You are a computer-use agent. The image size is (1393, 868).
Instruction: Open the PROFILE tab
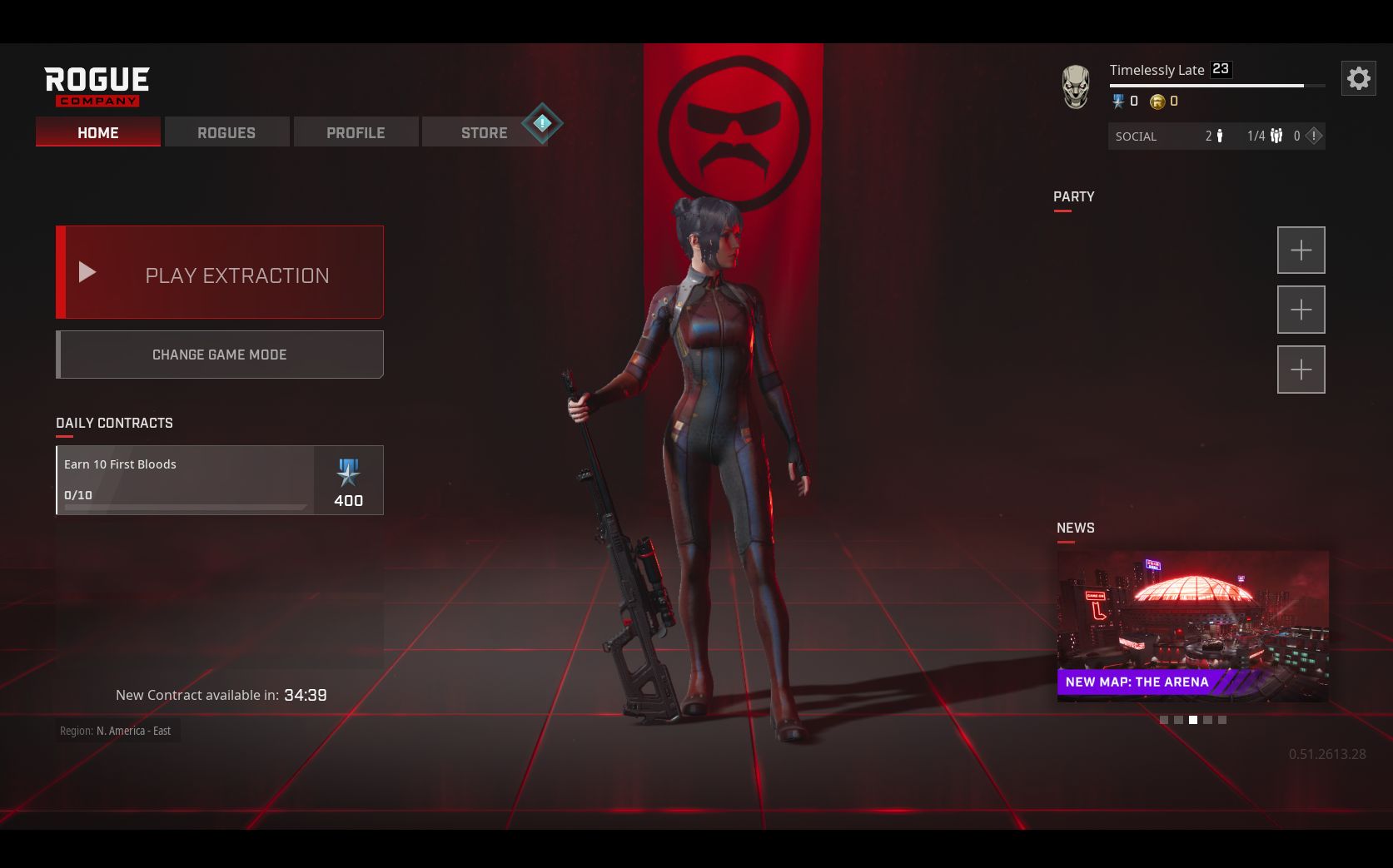(356, 131)
